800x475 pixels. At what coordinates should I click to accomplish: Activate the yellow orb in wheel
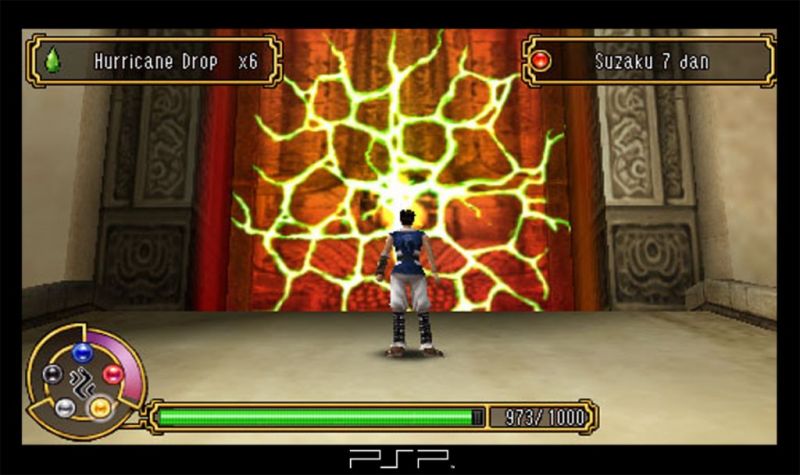pyautogui.click(x=100, y=407)
